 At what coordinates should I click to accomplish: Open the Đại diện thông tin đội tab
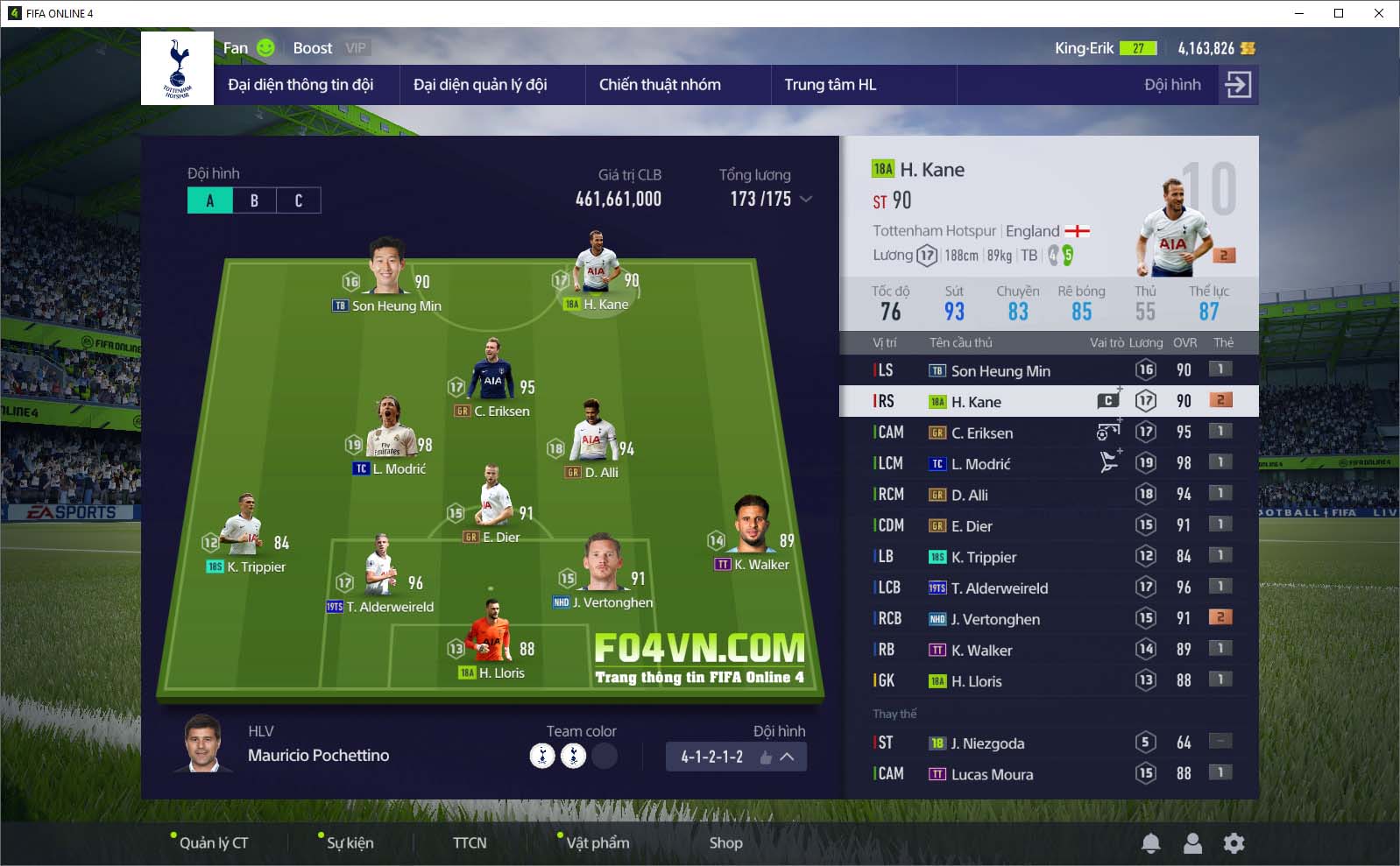point(301,85)
